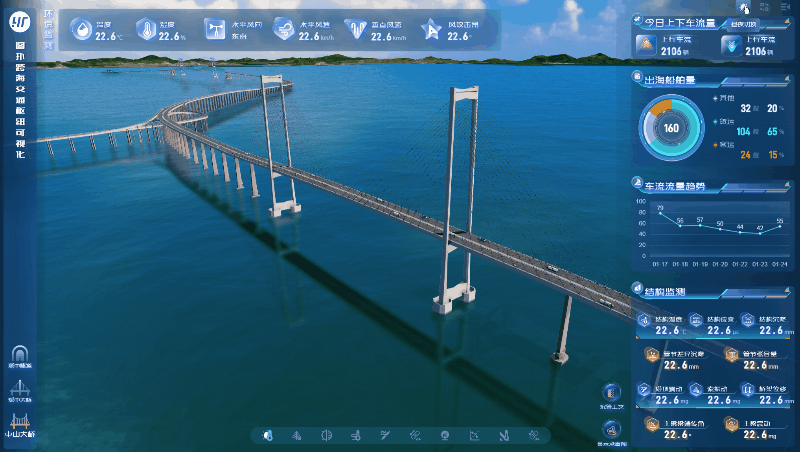Click the ship count donut chart showing 160

pos(671,127)
